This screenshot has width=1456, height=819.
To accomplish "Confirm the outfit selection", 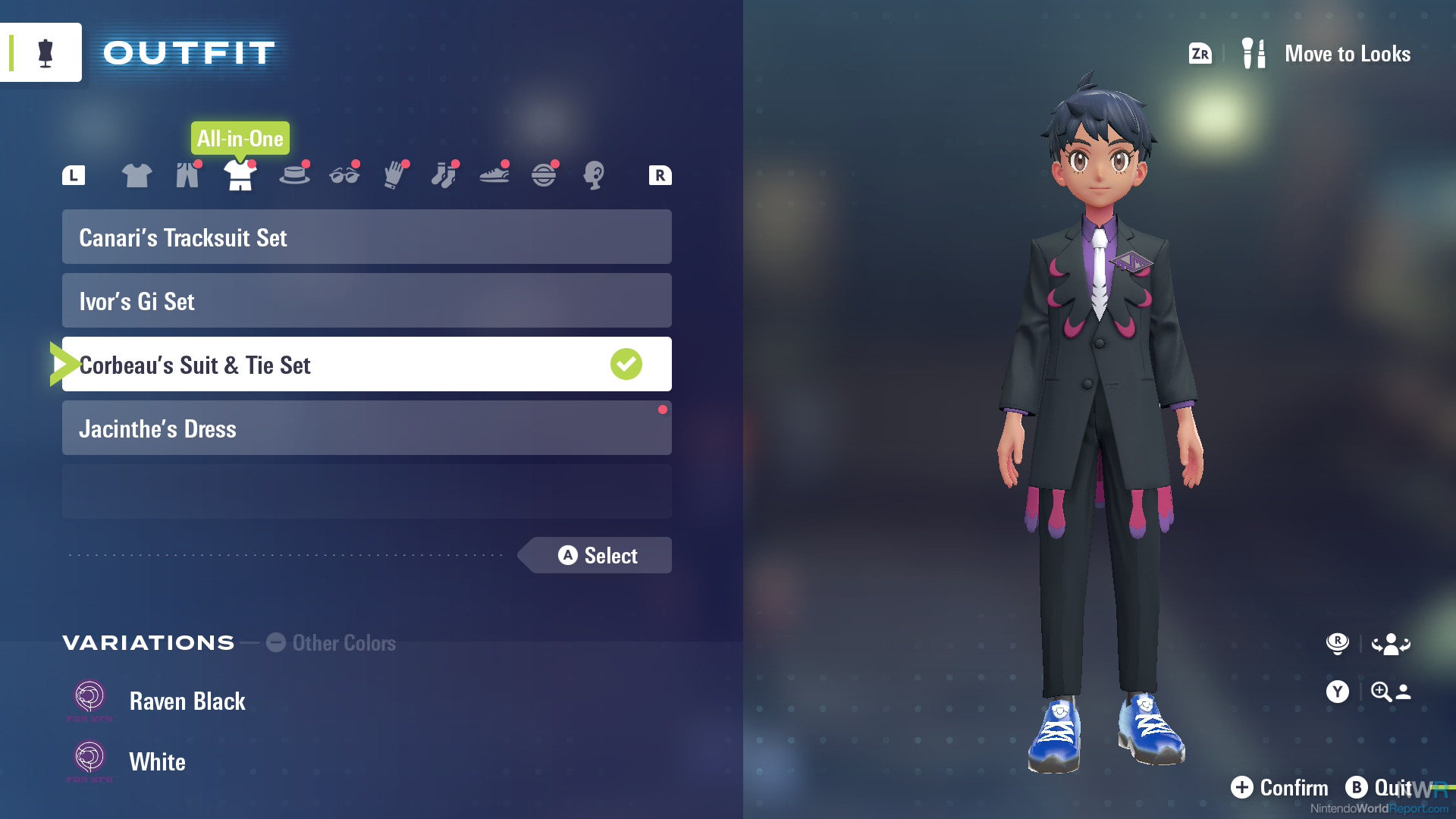I will tap(1280, 788).
